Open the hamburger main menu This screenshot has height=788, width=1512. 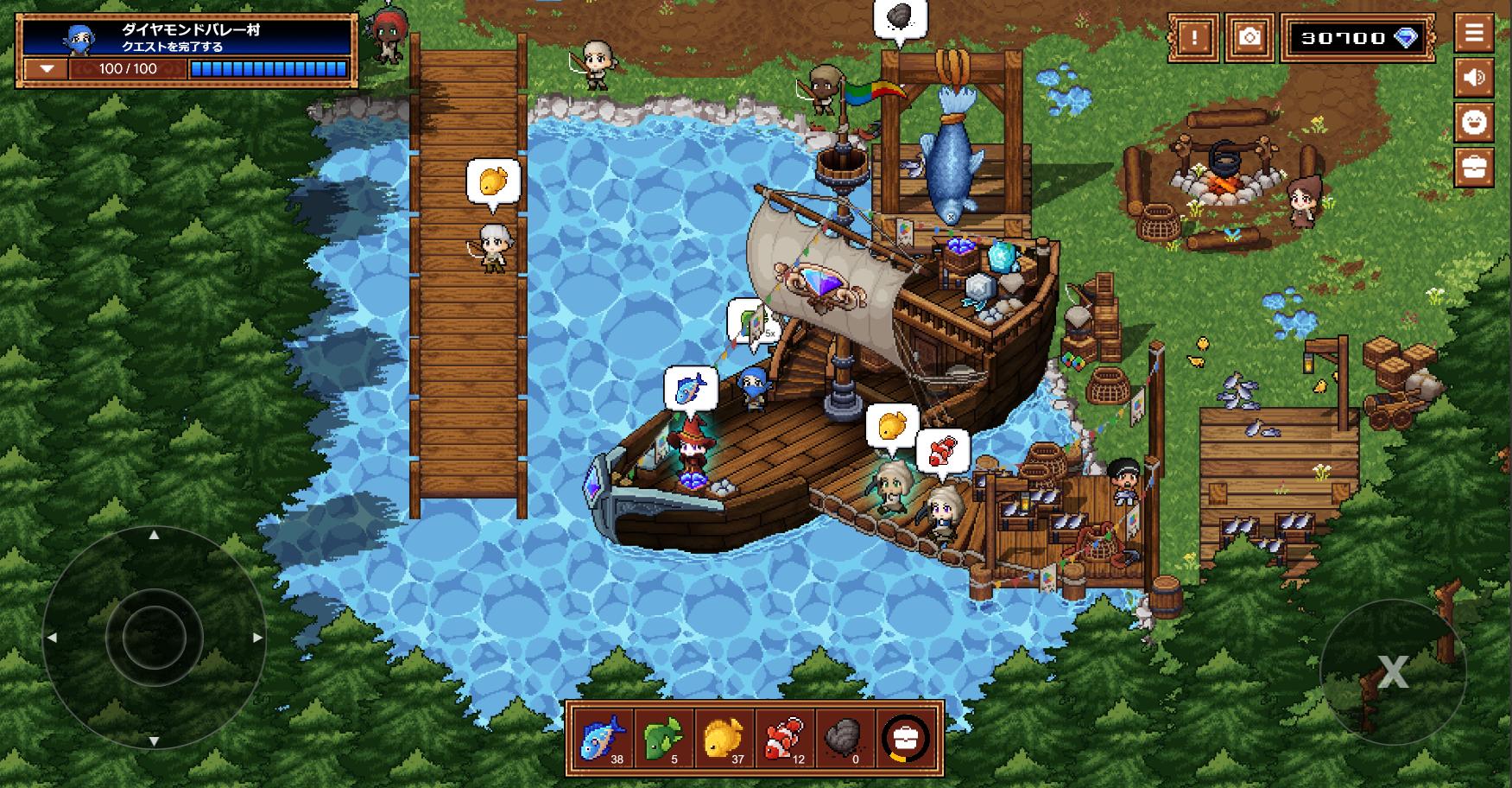pyautogui.click(x=1474, y=35)
